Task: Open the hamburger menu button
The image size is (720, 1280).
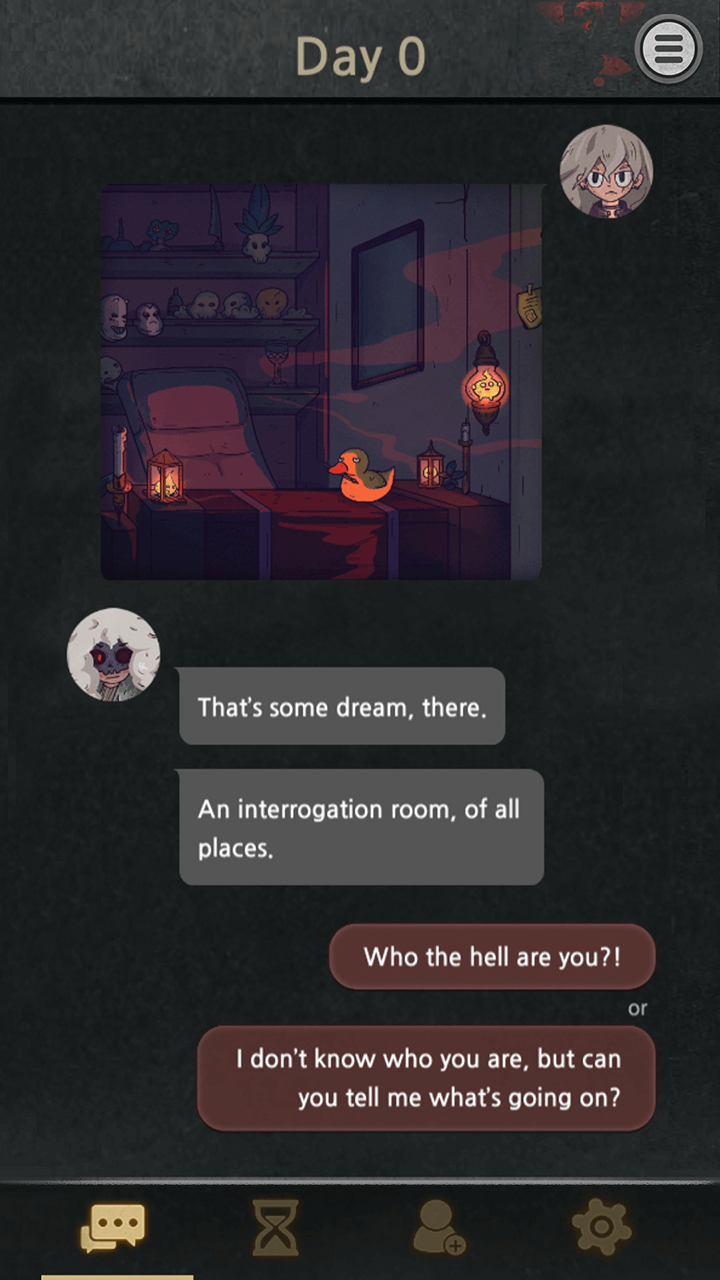Action: [x=669, y=48]
